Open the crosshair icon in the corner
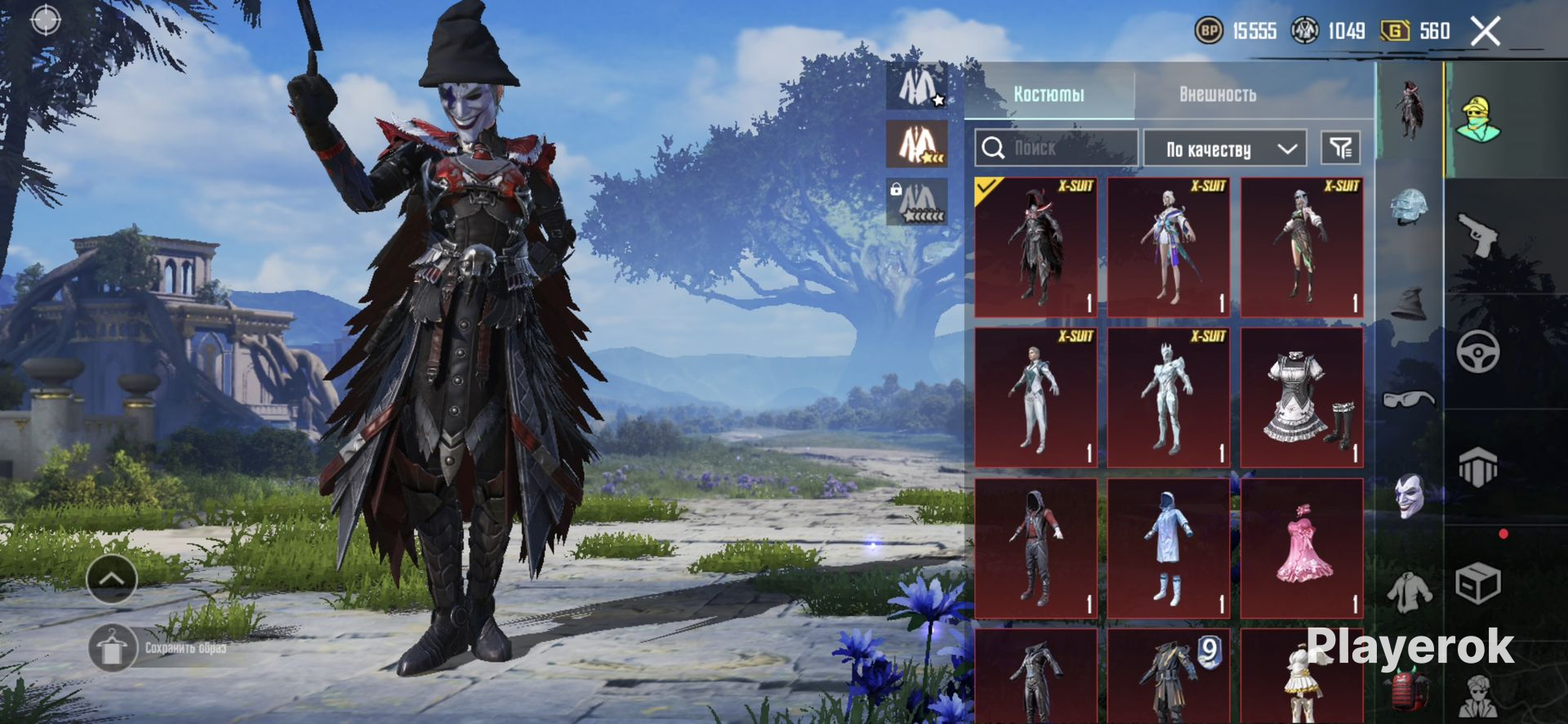1568x724 pixels. point(46,20)
